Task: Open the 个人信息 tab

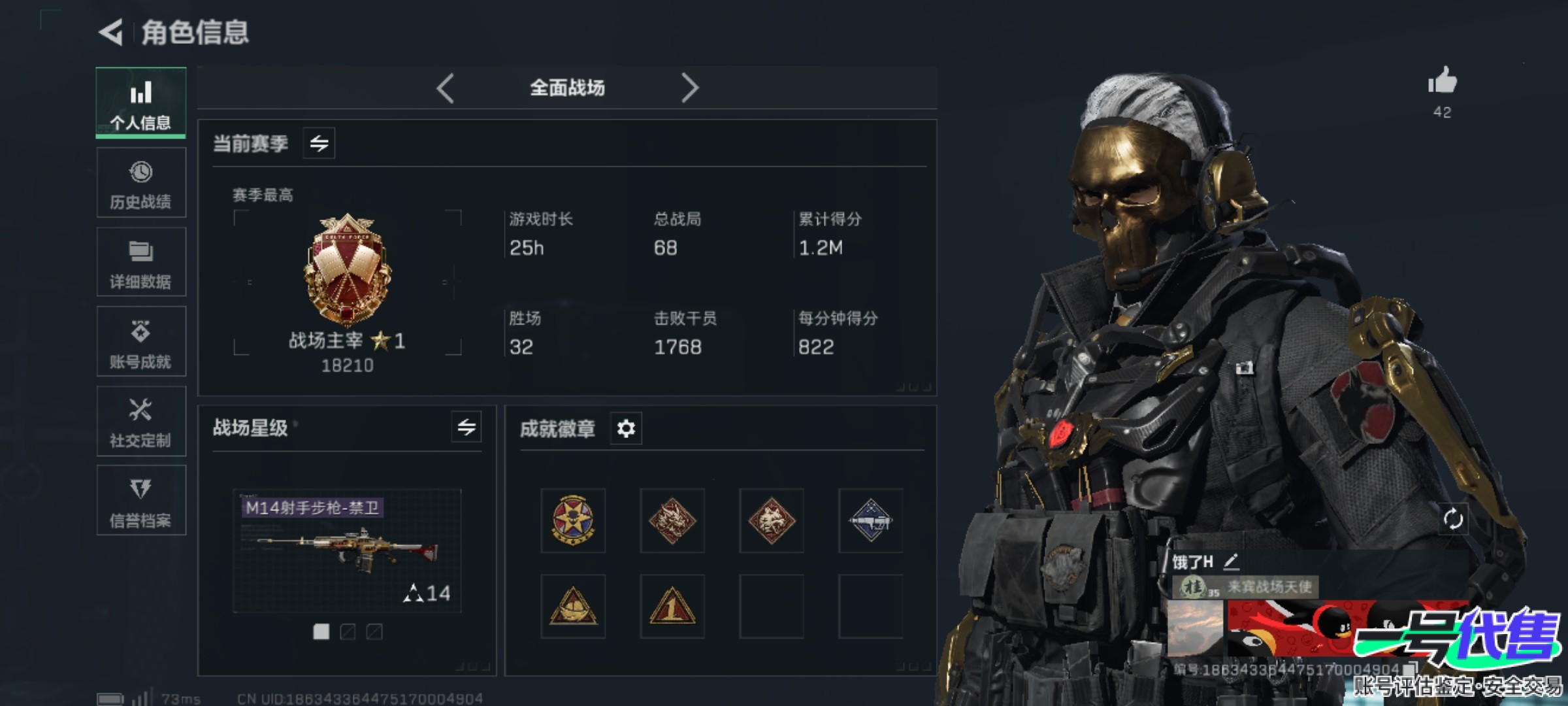Action: [140, 103]
